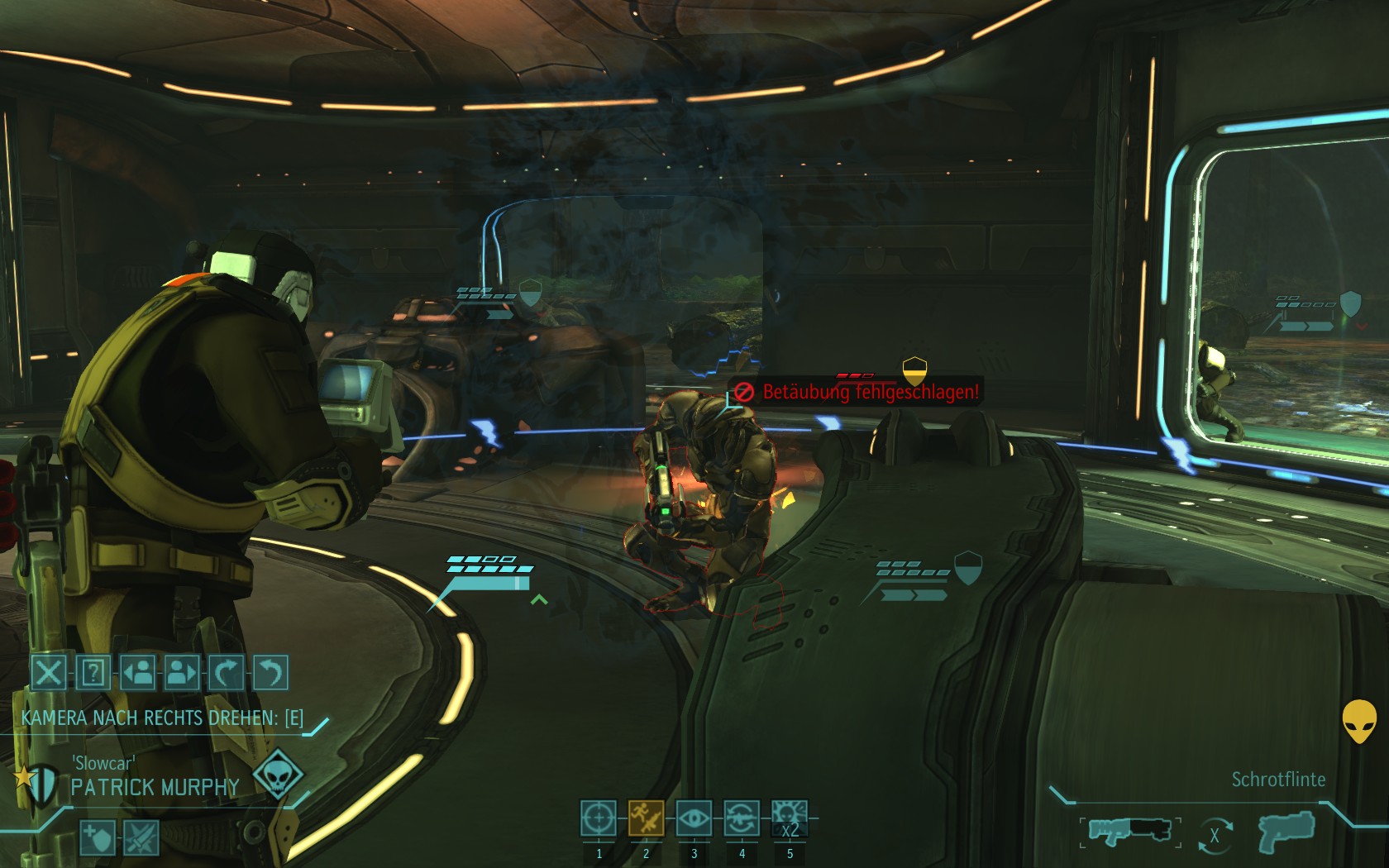Target the enemy via yellow alien head
The image size is (1389, 868).
(1358, 721)
